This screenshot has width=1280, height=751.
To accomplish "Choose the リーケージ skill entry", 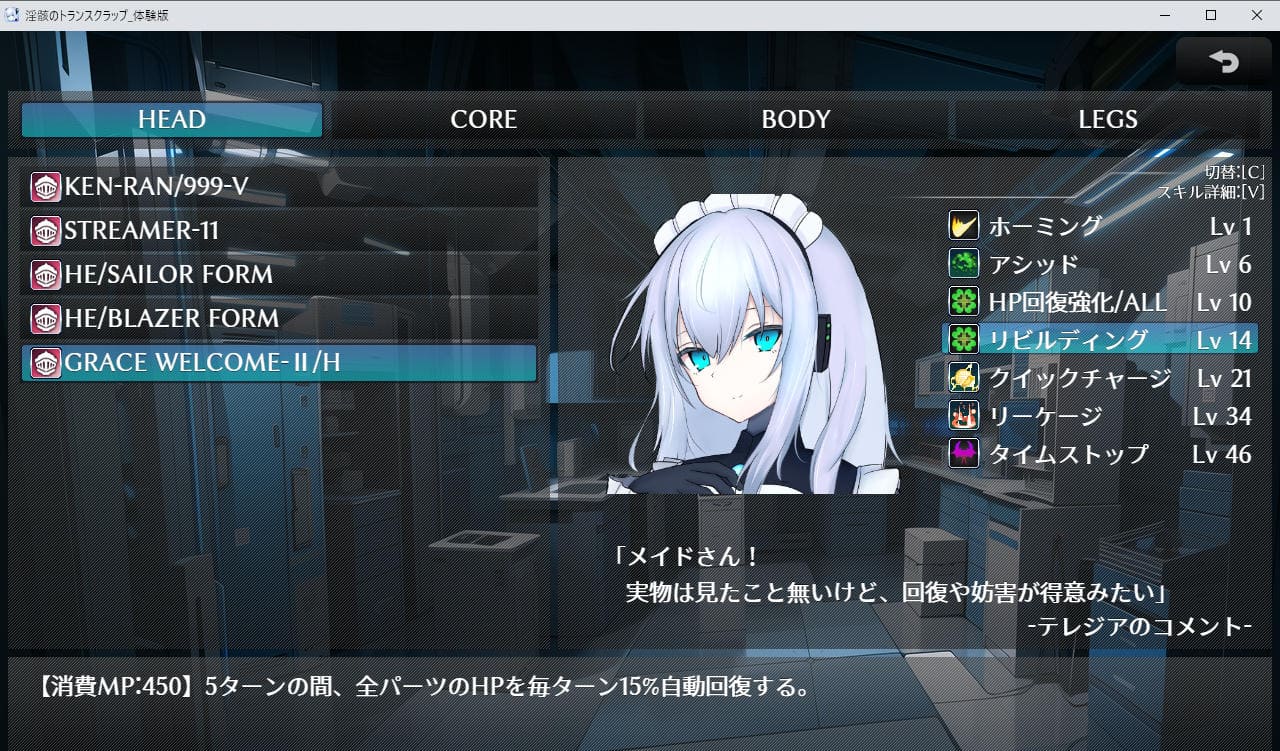I will tap(1100, 416).
